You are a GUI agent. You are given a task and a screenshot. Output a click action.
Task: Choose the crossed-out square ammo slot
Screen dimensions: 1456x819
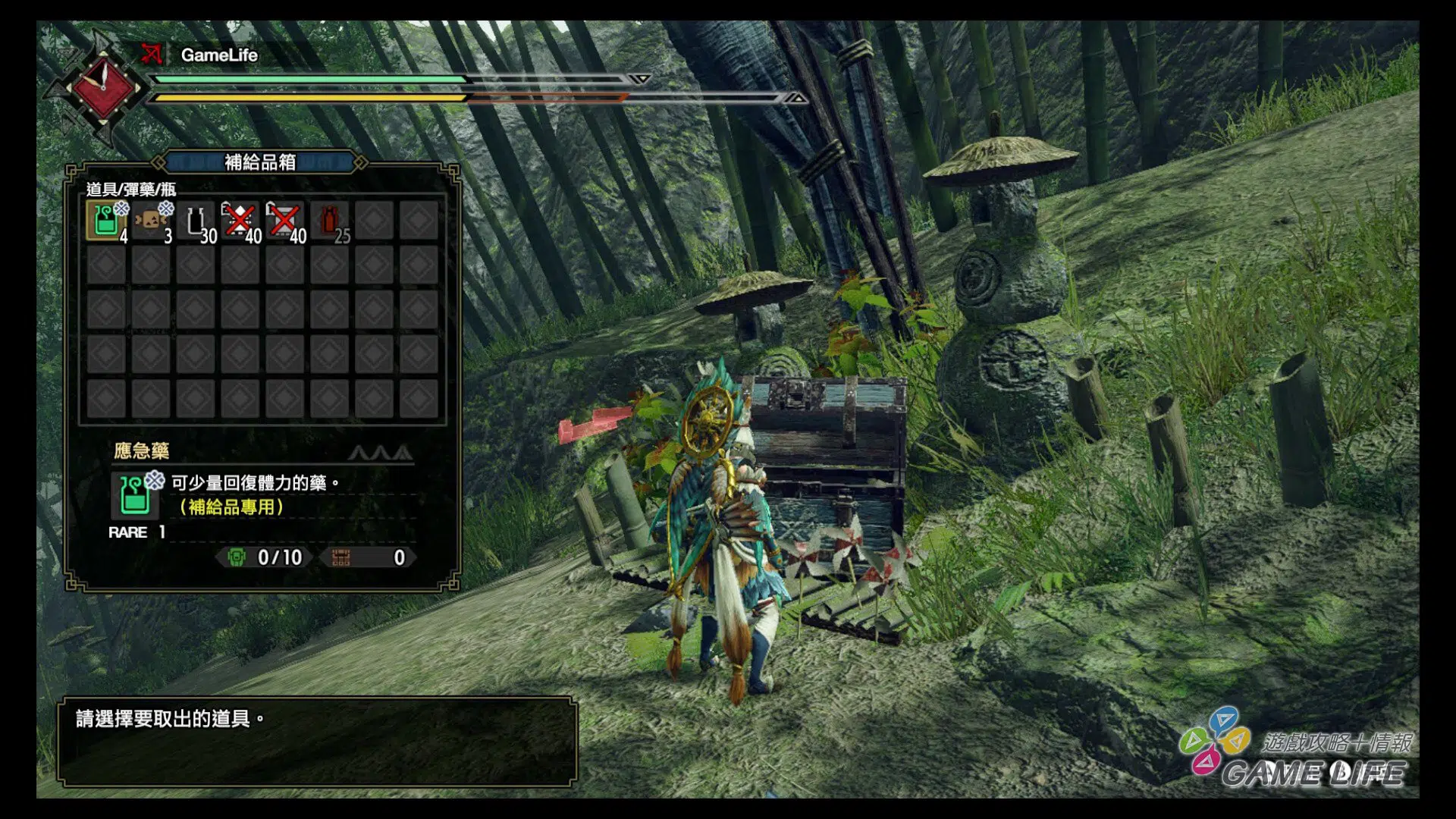click(x=285, y=221)
